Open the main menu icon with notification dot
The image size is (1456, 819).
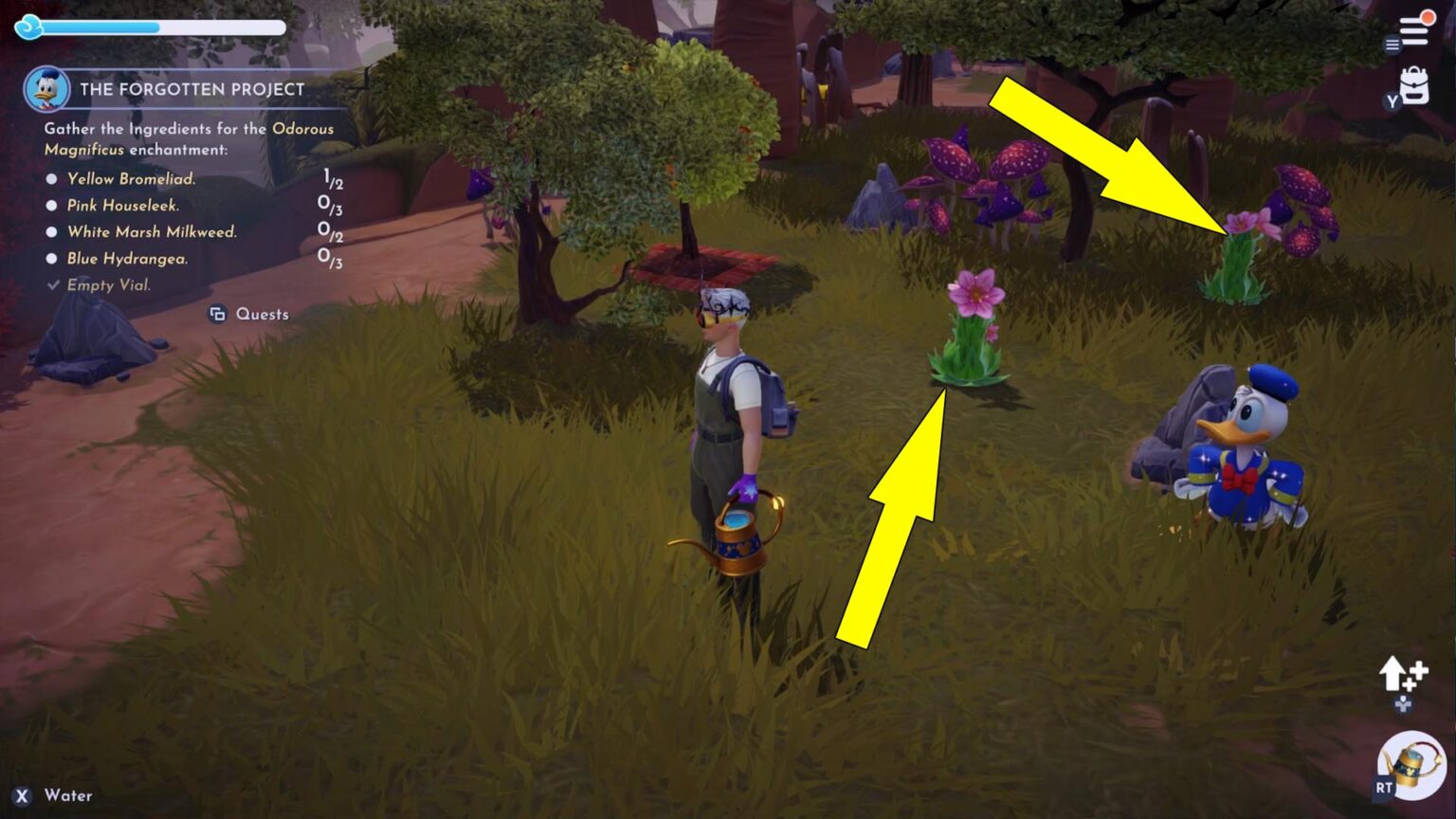click(x=1415, y=28)
